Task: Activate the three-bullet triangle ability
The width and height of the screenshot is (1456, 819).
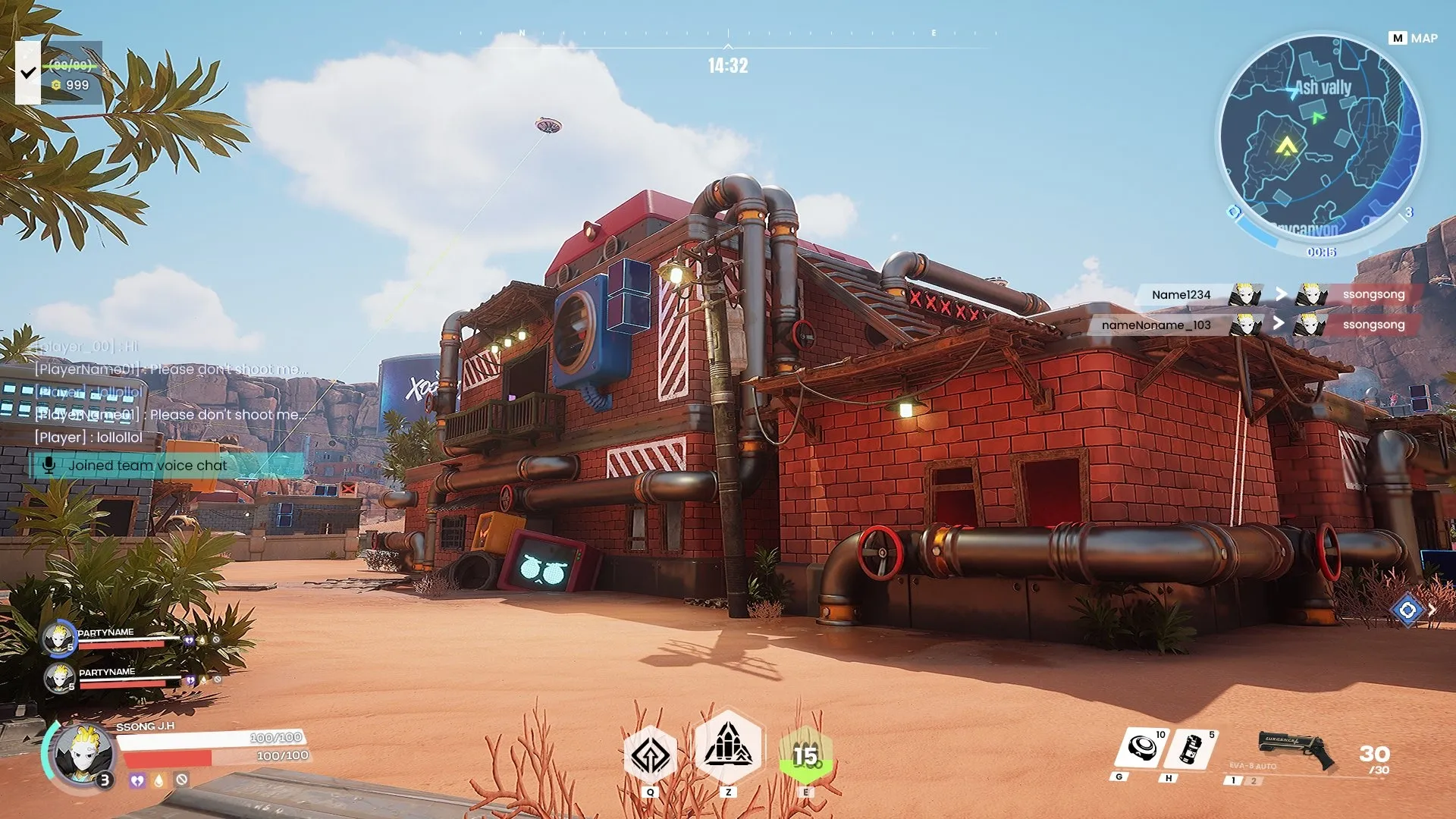Action: pos(728,747)
